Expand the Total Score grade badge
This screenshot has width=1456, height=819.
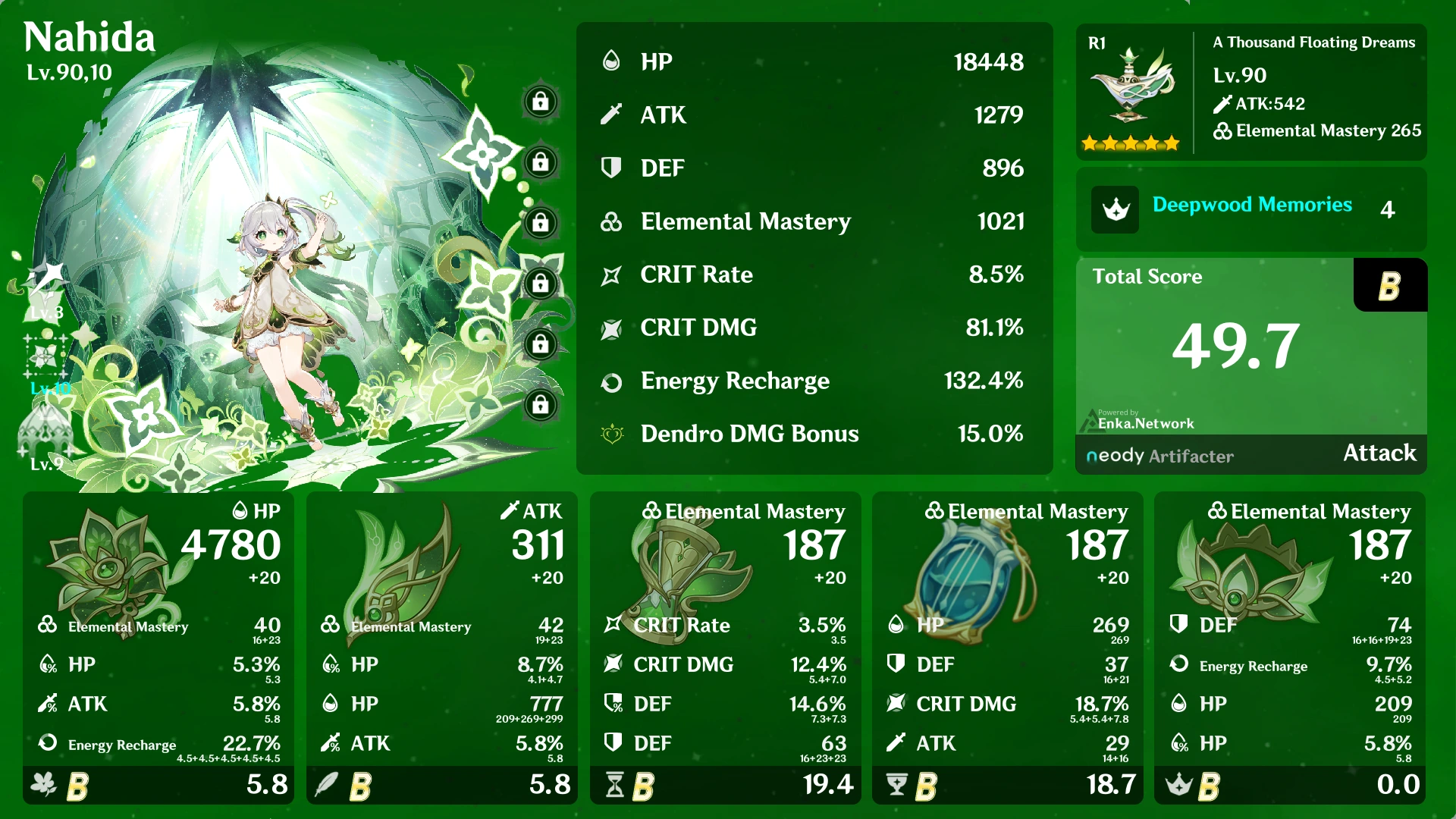tap(1390, 286)
